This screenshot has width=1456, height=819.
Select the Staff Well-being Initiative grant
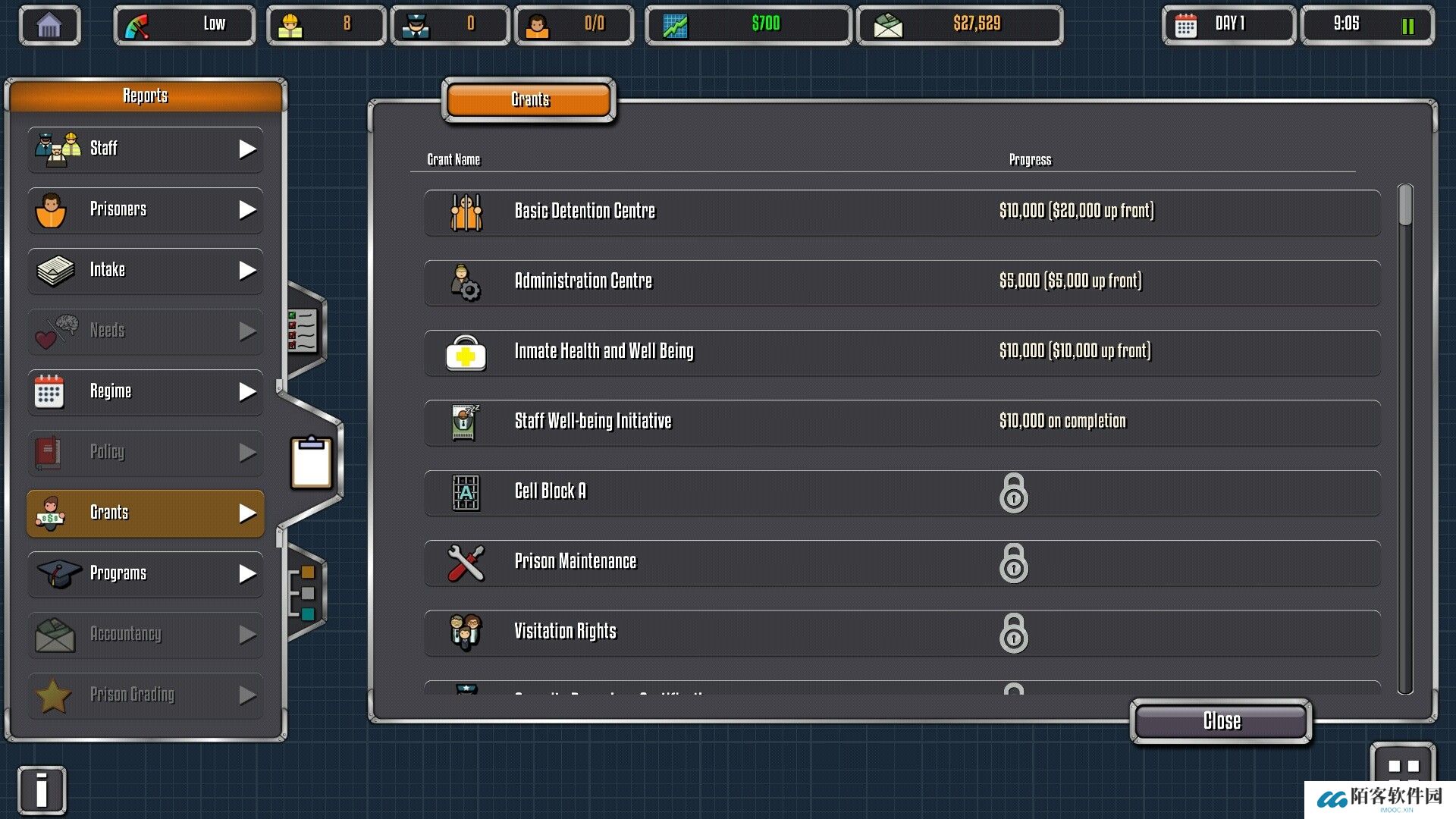[x=901, y=422]
